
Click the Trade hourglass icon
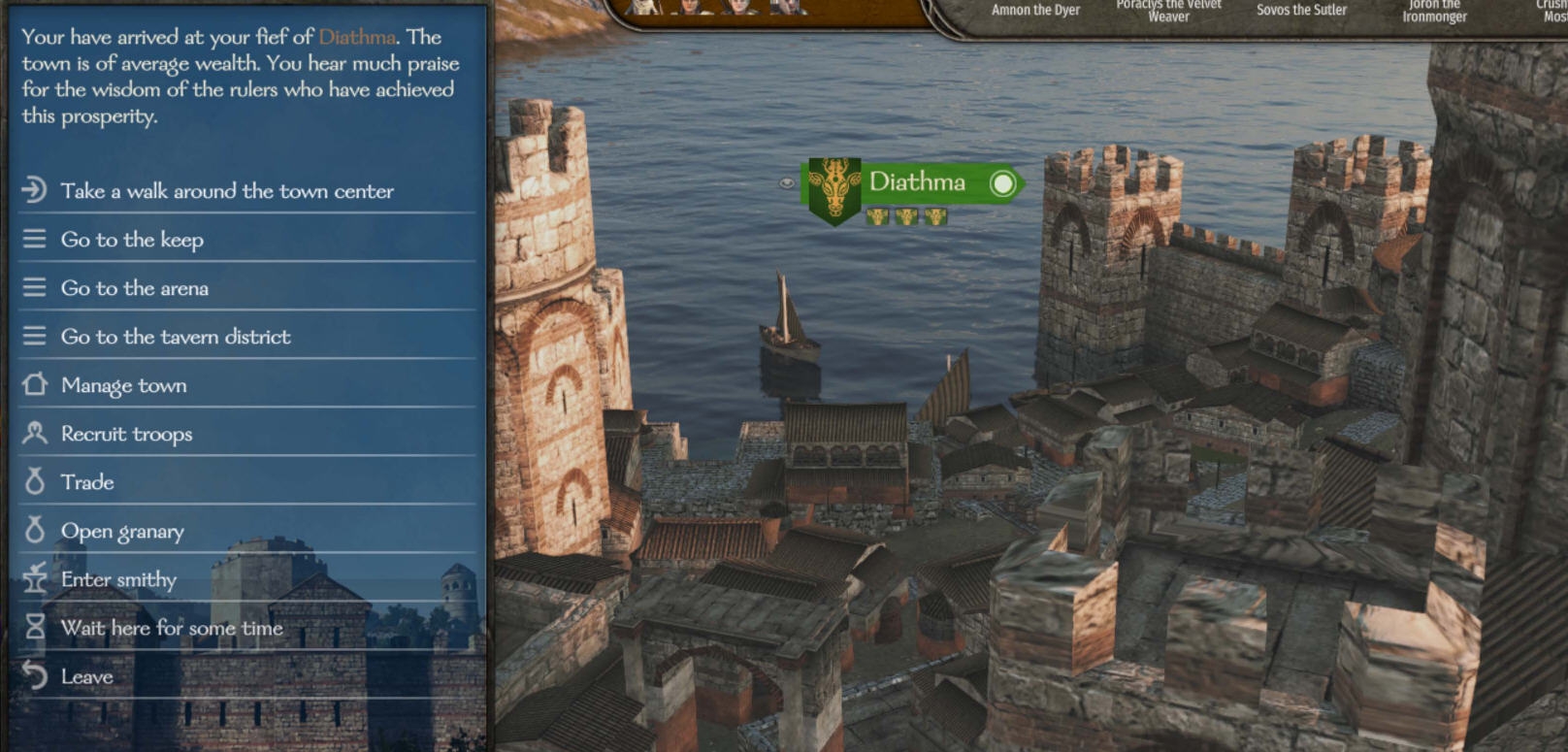[34, 482]
